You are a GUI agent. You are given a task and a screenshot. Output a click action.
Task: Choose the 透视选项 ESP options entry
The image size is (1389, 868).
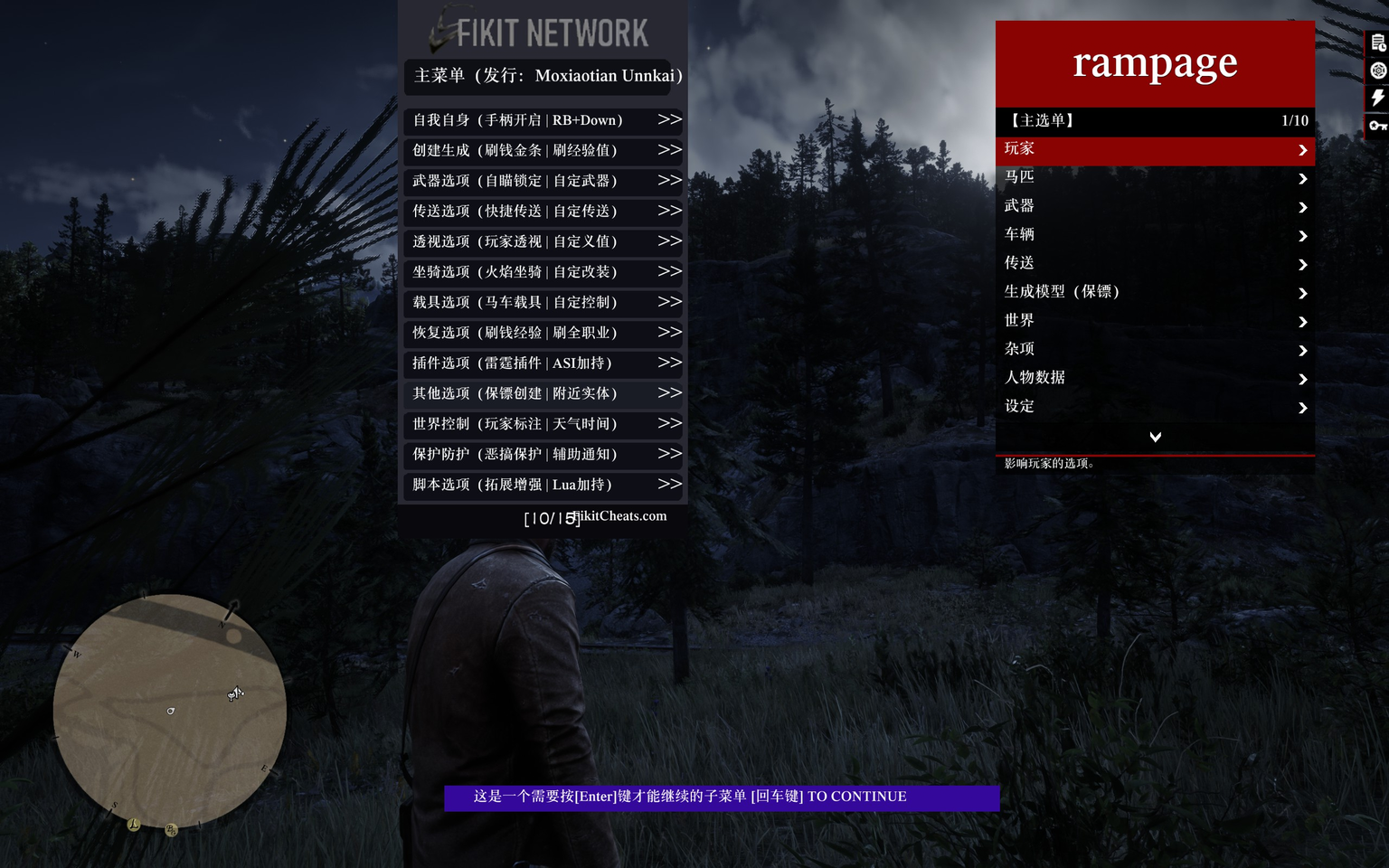point(543,241)
